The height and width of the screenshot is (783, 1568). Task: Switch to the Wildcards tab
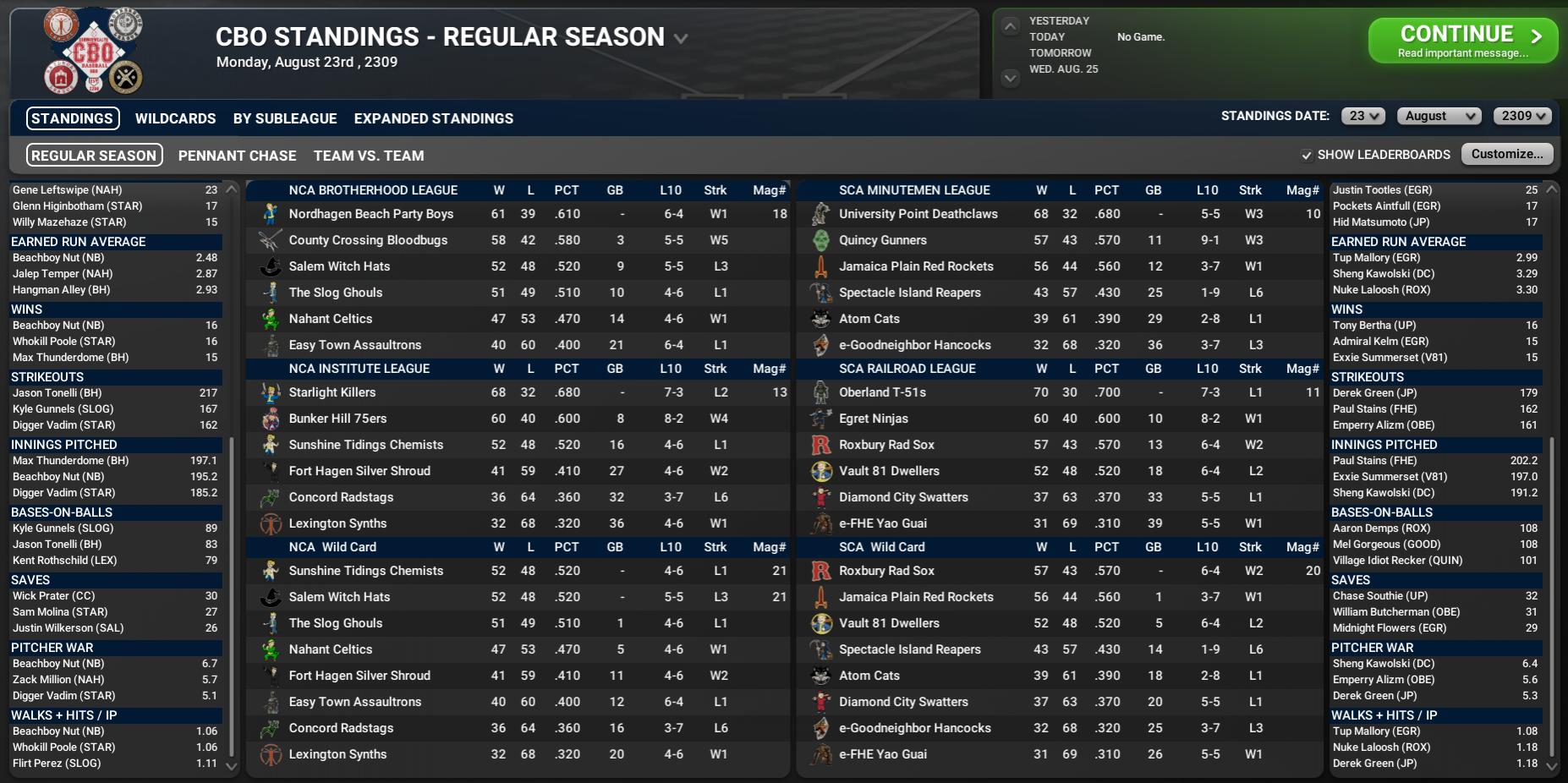click(175, 118)
